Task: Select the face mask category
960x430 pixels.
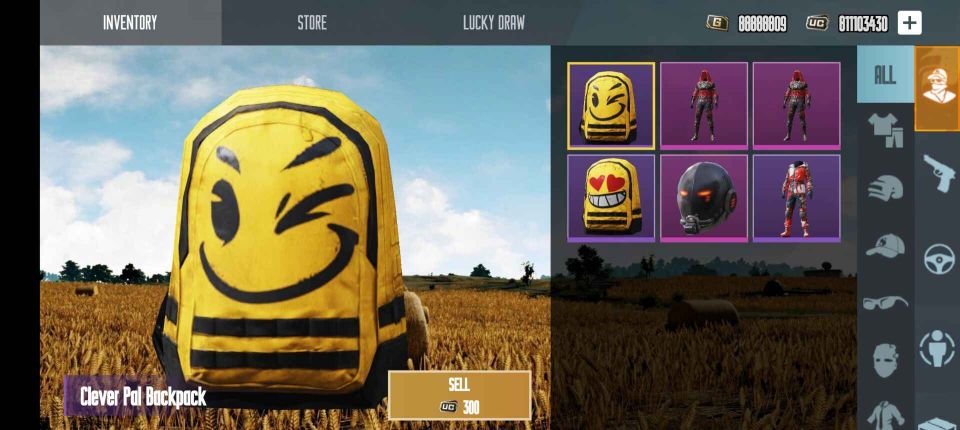Action: click(885, 359)
